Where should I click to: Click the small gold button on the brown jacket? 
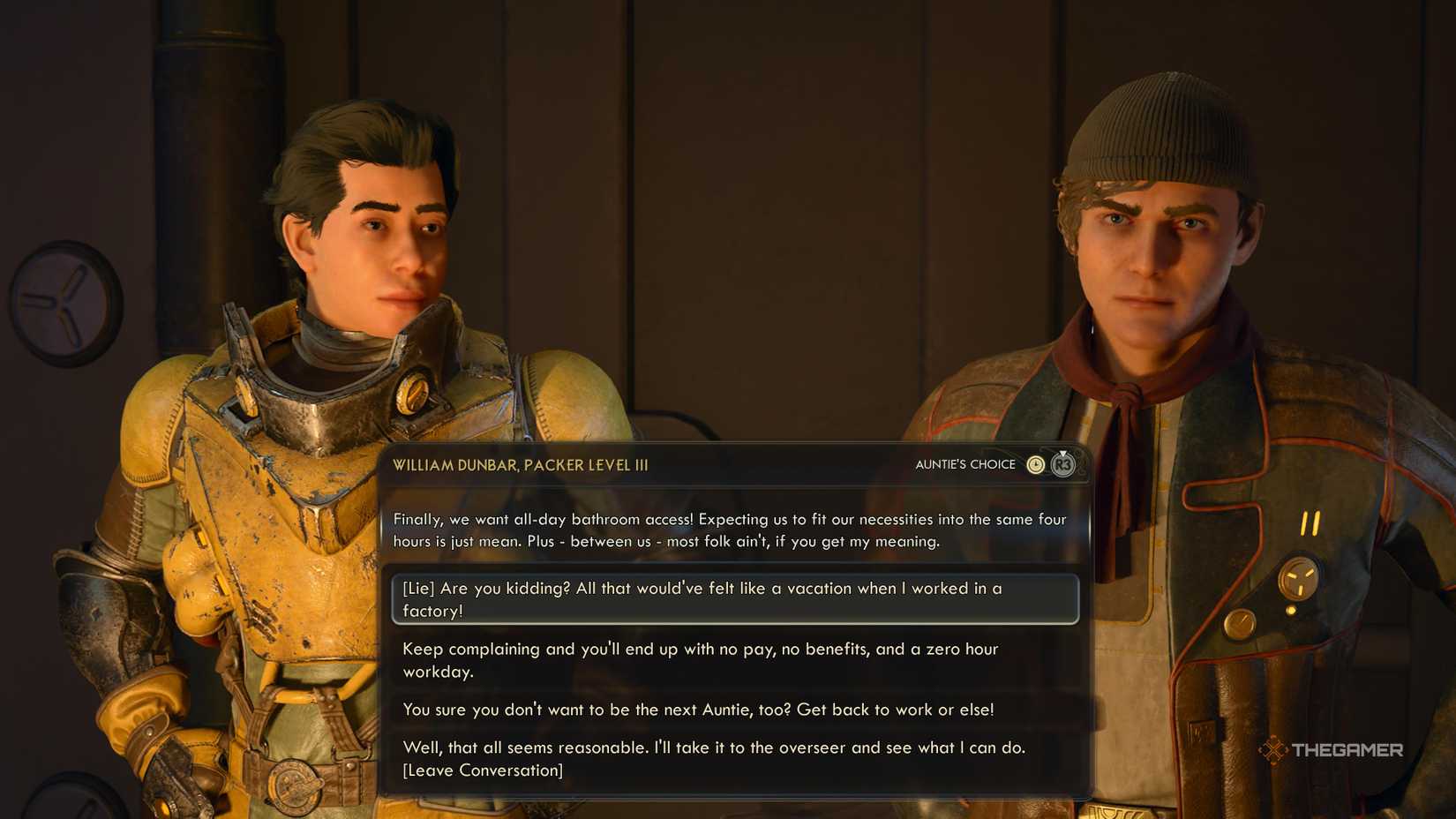1240,624
